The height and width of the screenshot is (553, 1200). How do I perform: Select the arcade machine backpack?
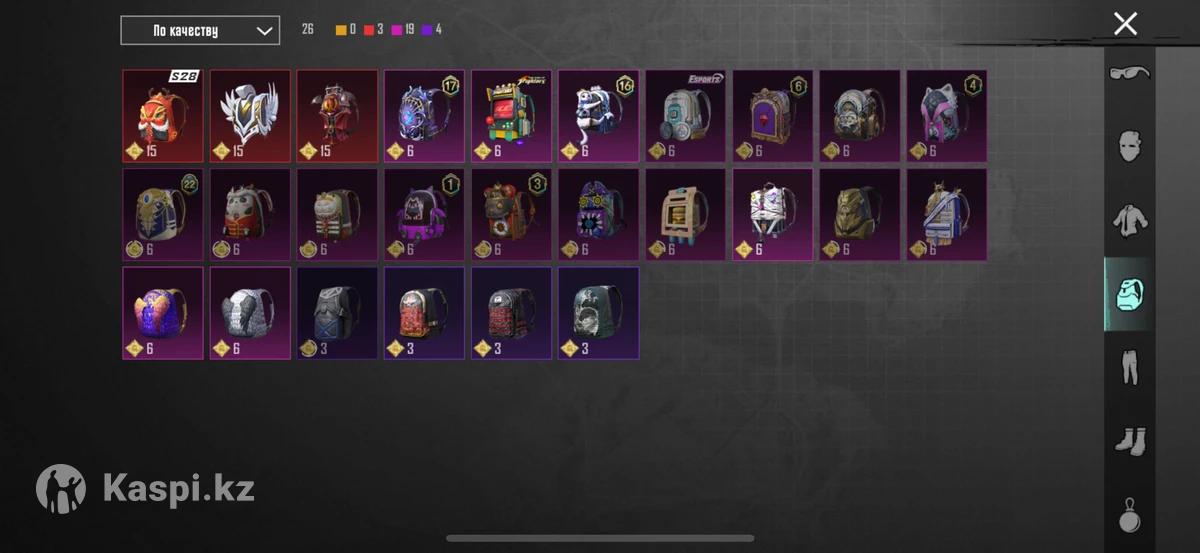[x=511, y=116]
